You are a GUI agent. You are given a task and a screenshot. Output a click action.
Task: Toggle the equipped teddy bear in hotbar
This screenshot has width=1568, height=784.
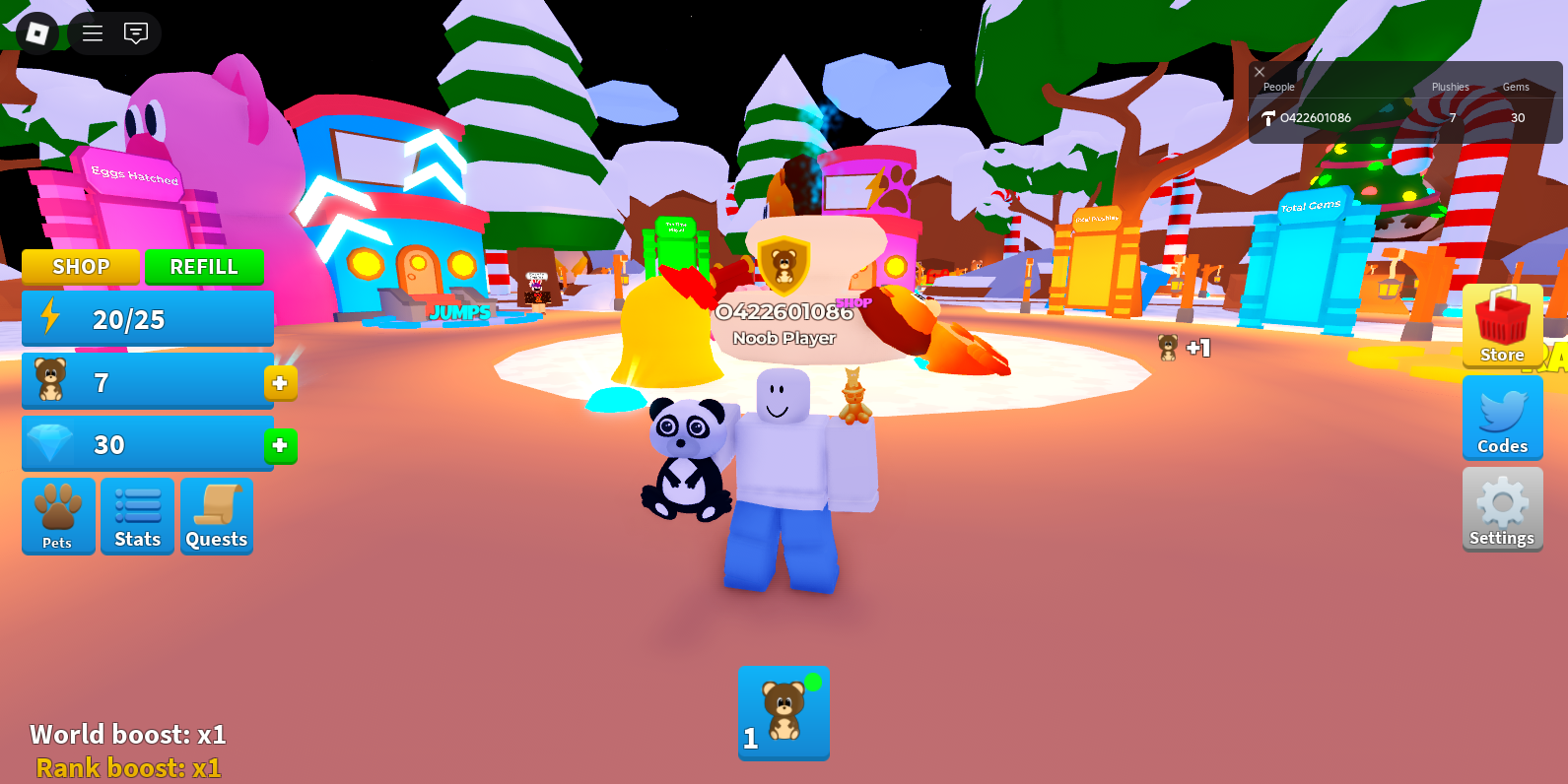click(x=784, y=712)
